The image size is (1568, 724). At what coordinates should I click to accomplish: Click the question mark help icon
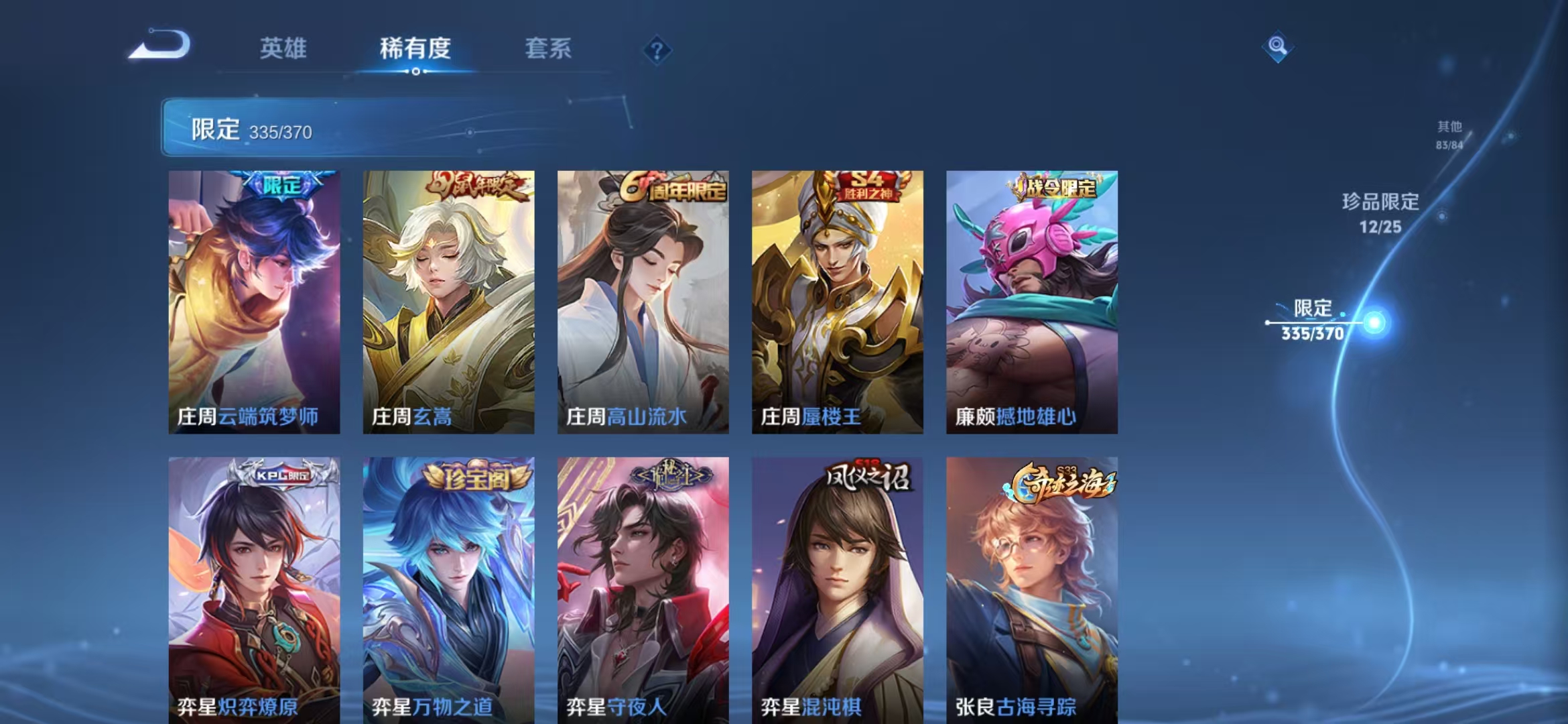[x=659, y=50]
